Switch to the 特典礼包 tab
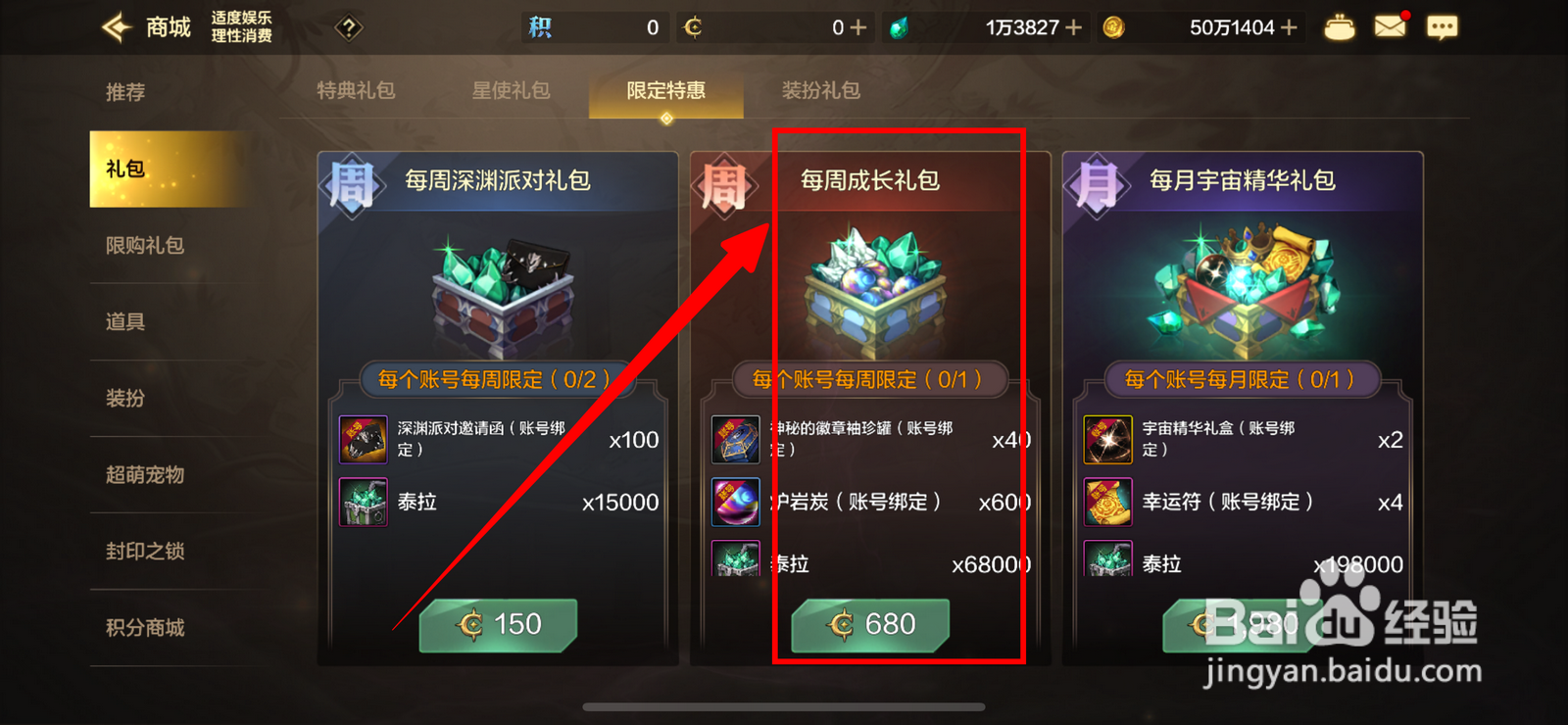The width and height of the screenshot is (1568, 725). point(357,90)
